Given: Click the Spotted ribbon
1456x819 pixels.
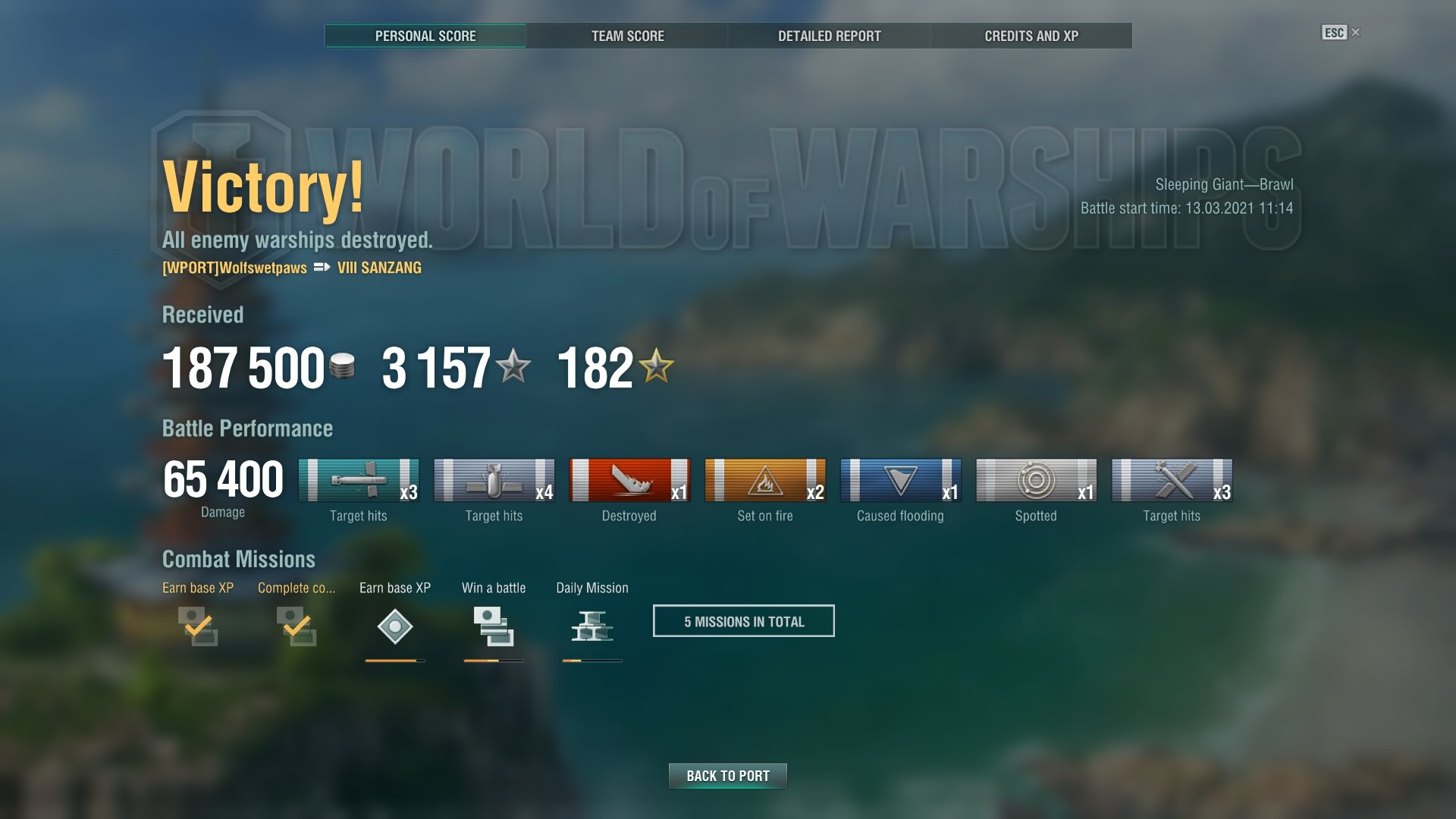Looking at the screenshot, I should coord(1036,480).
